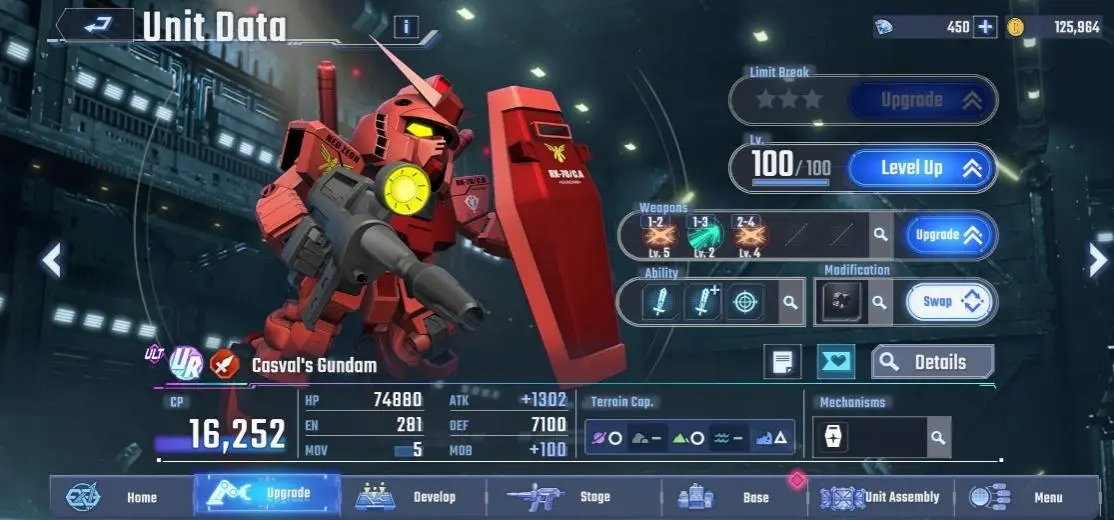Screen dimensions: 1114x520
Task: Tap the Level Up button
Action: (922, 168)
